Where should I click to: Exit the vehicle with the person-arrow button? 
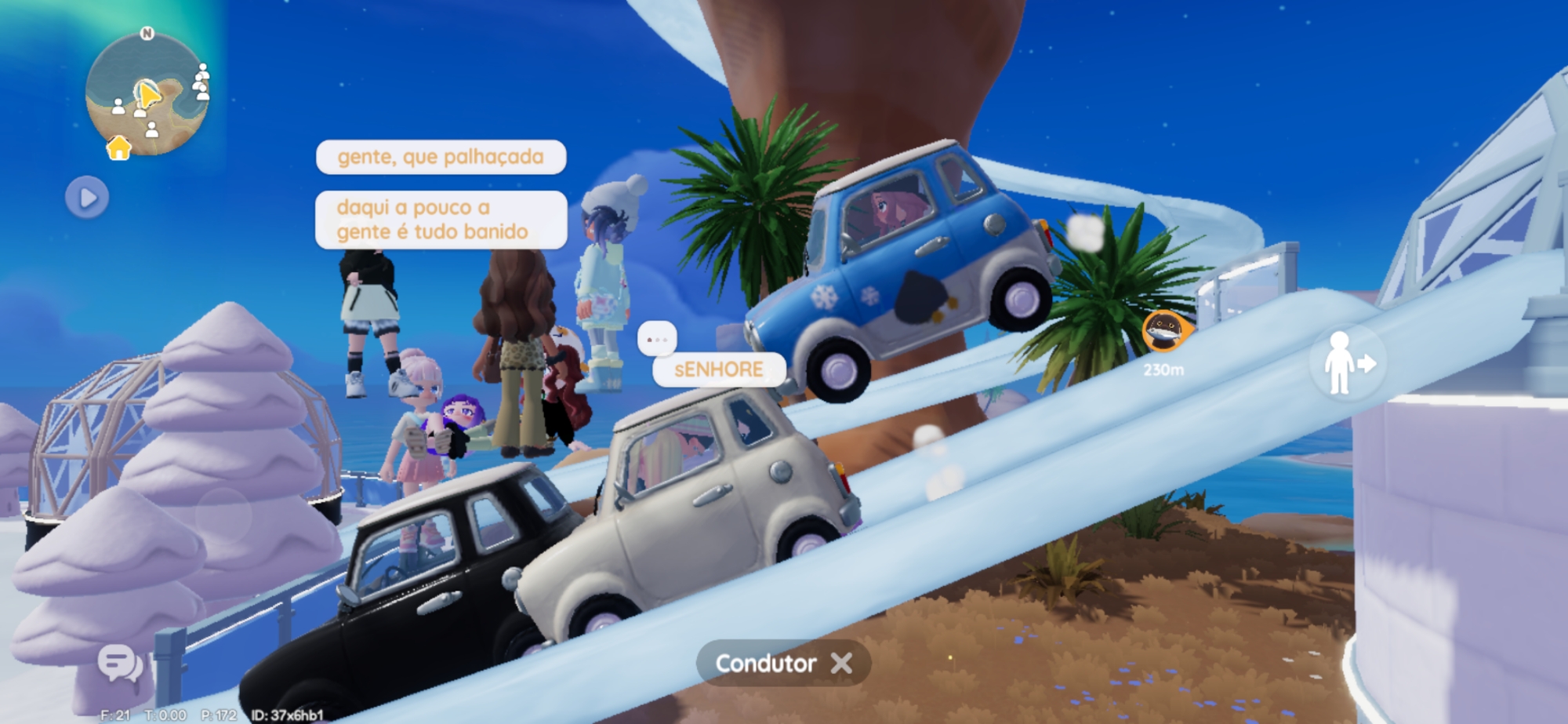tap(1345, 363)
